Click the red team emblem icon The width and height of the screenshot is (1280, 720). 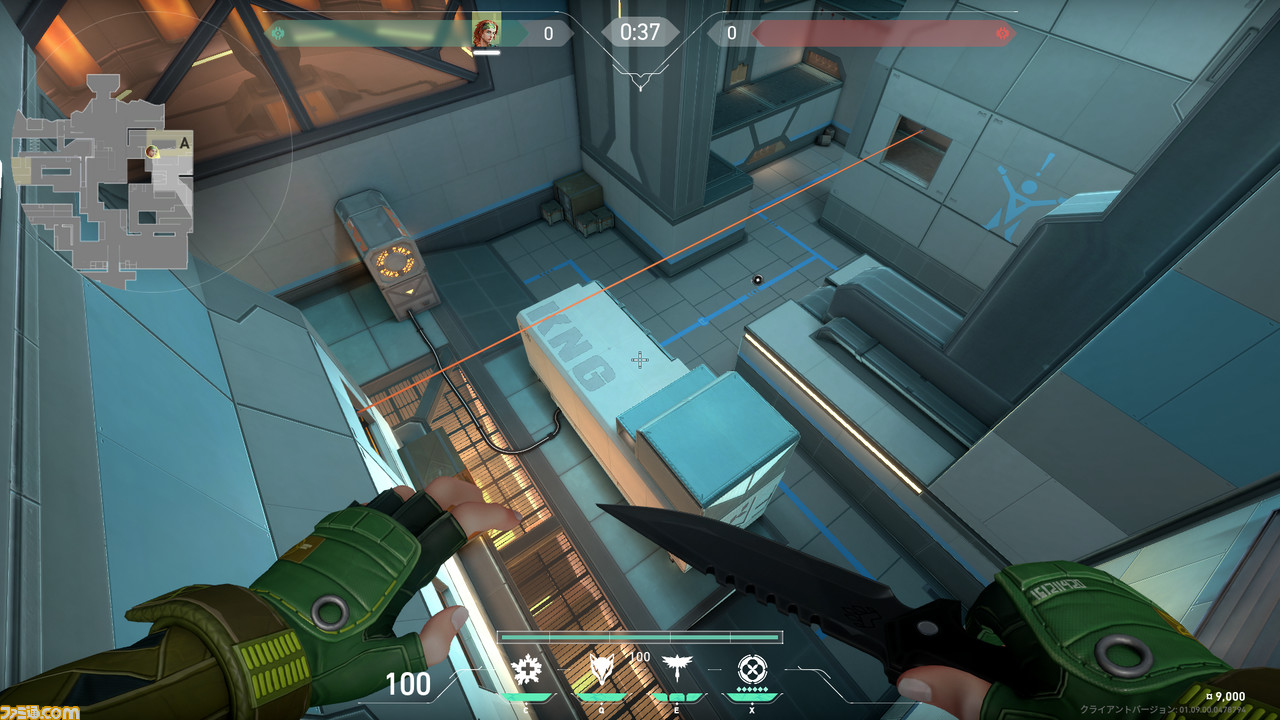(x=1002, y=33)
